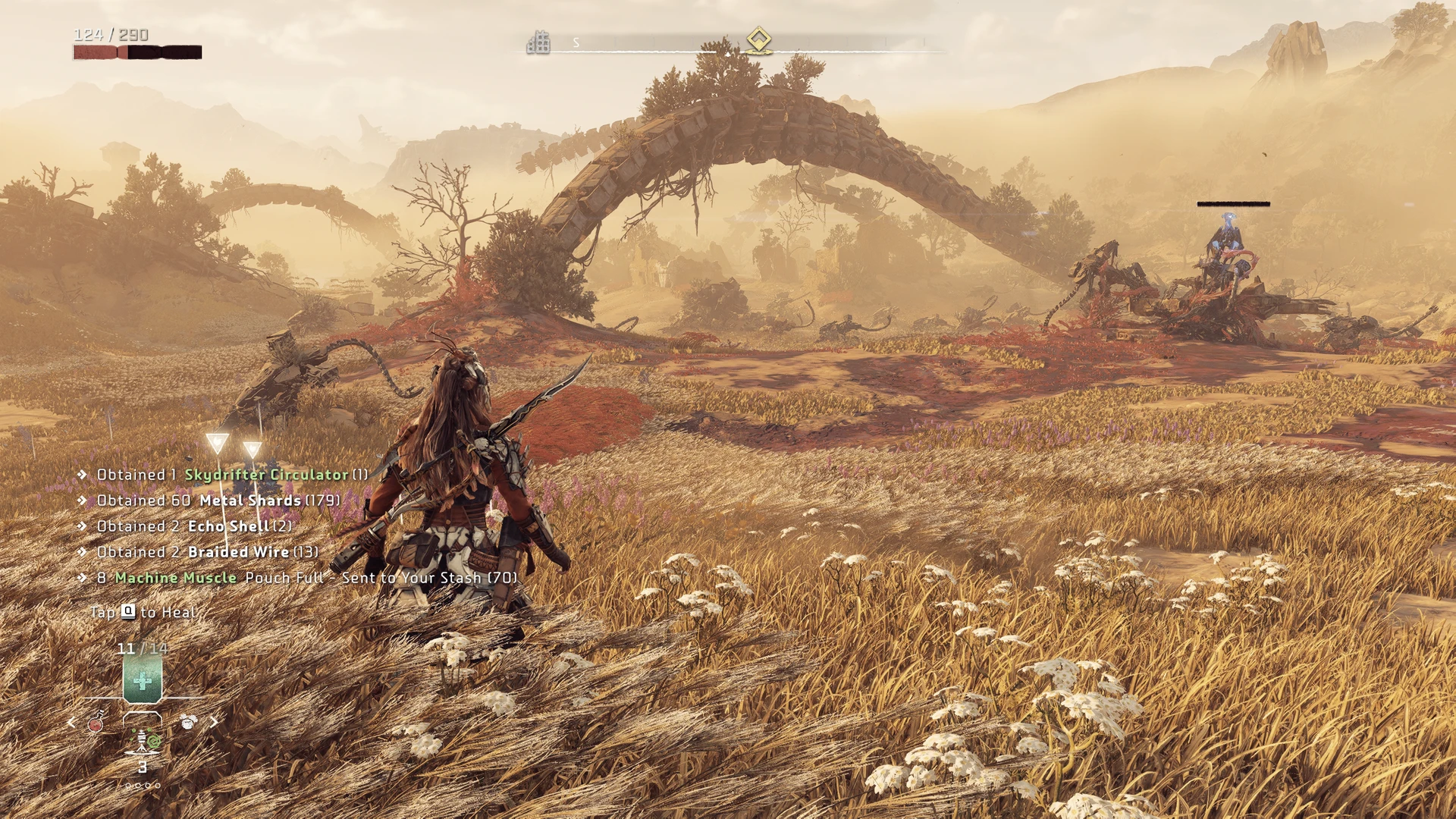Use the selected trap tool with green swirl
The height and width of the screenshot is (819, 1456).
click(144, 740)
